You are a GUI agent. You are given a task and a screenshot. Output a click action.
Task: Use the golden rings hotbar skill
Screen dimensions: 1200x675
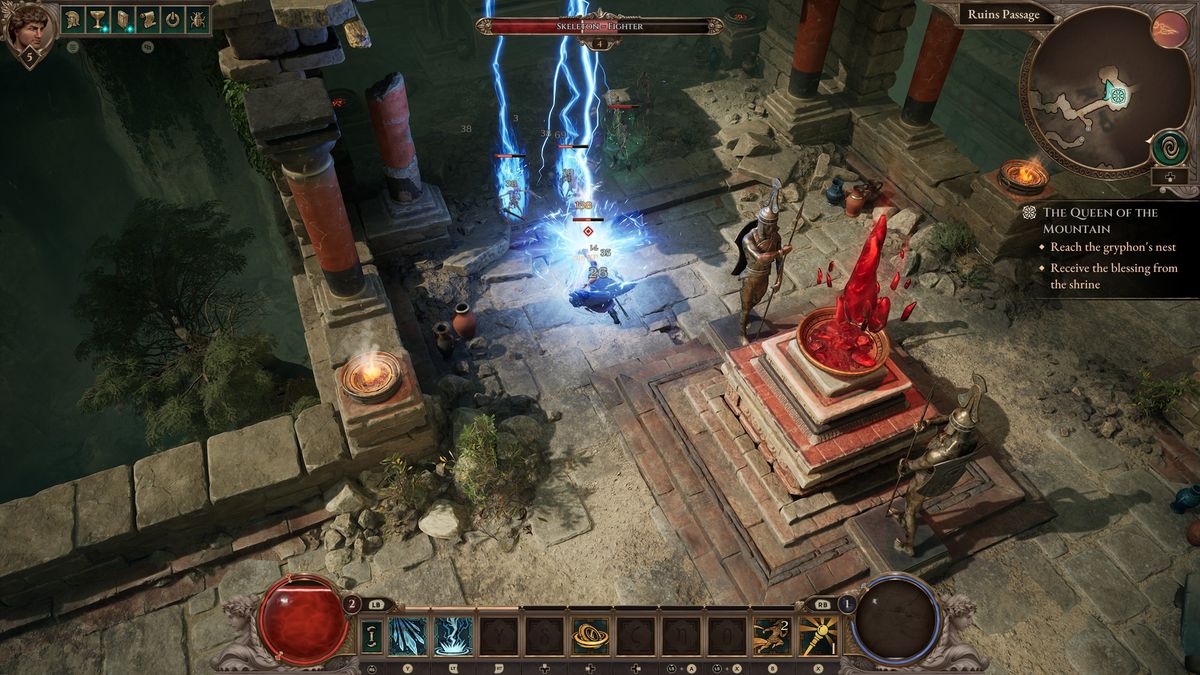pos(590,635)
